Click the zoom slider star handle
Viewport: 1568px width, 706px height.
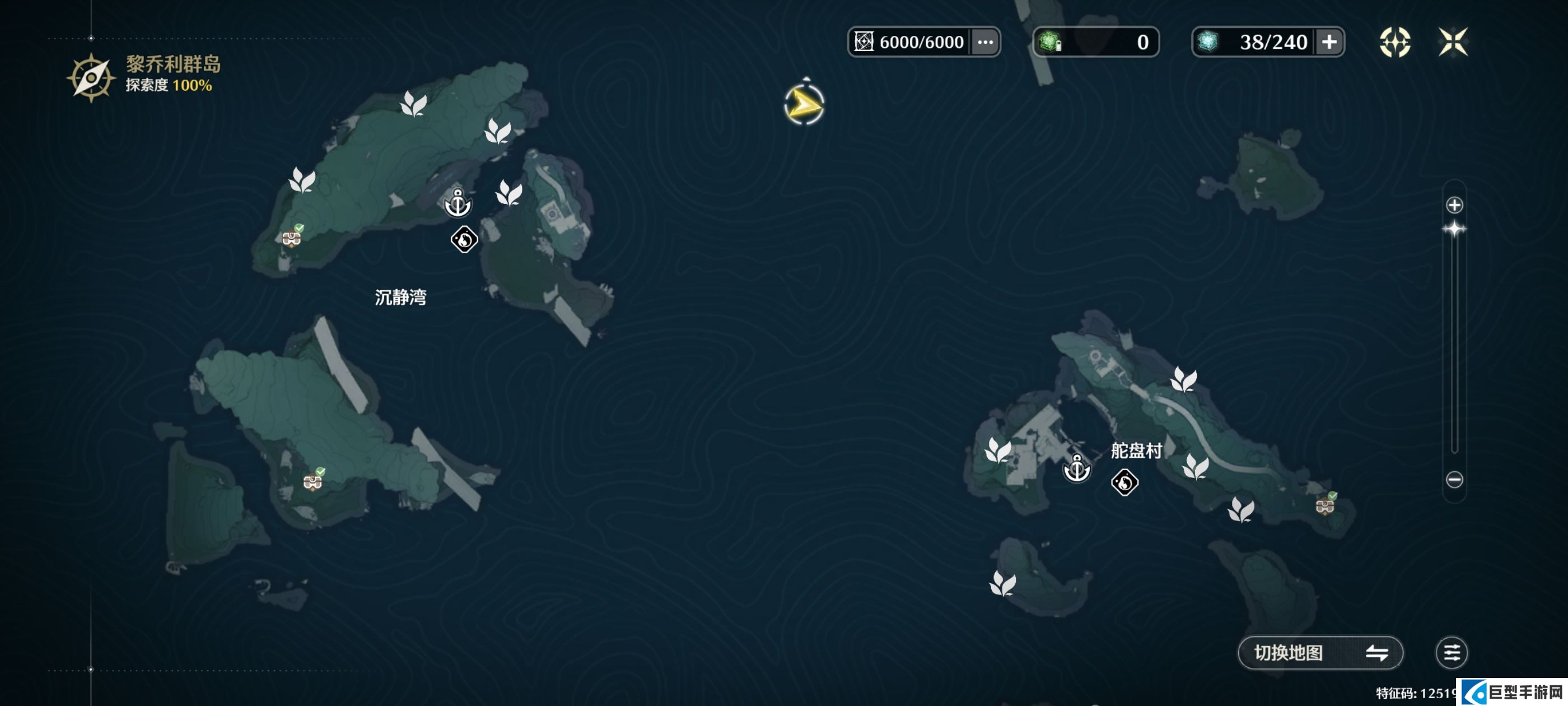point(1454,230)
